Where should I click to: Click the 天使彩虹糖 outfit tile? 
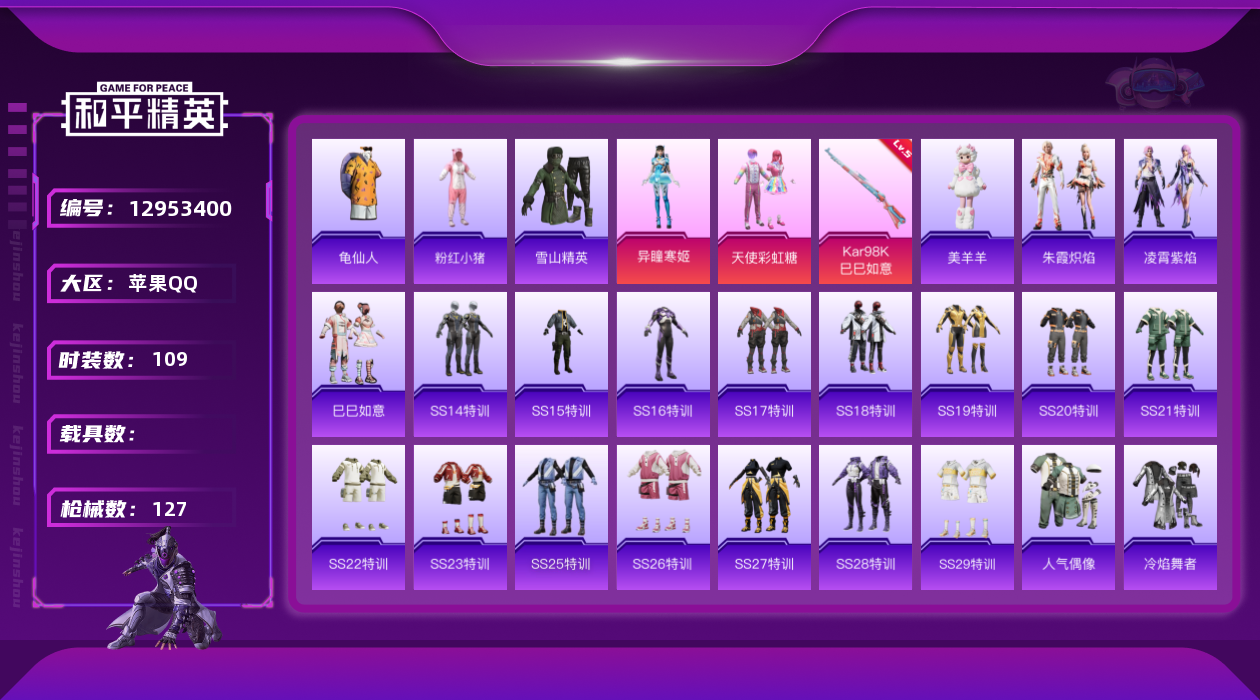(x=764, y=211)
